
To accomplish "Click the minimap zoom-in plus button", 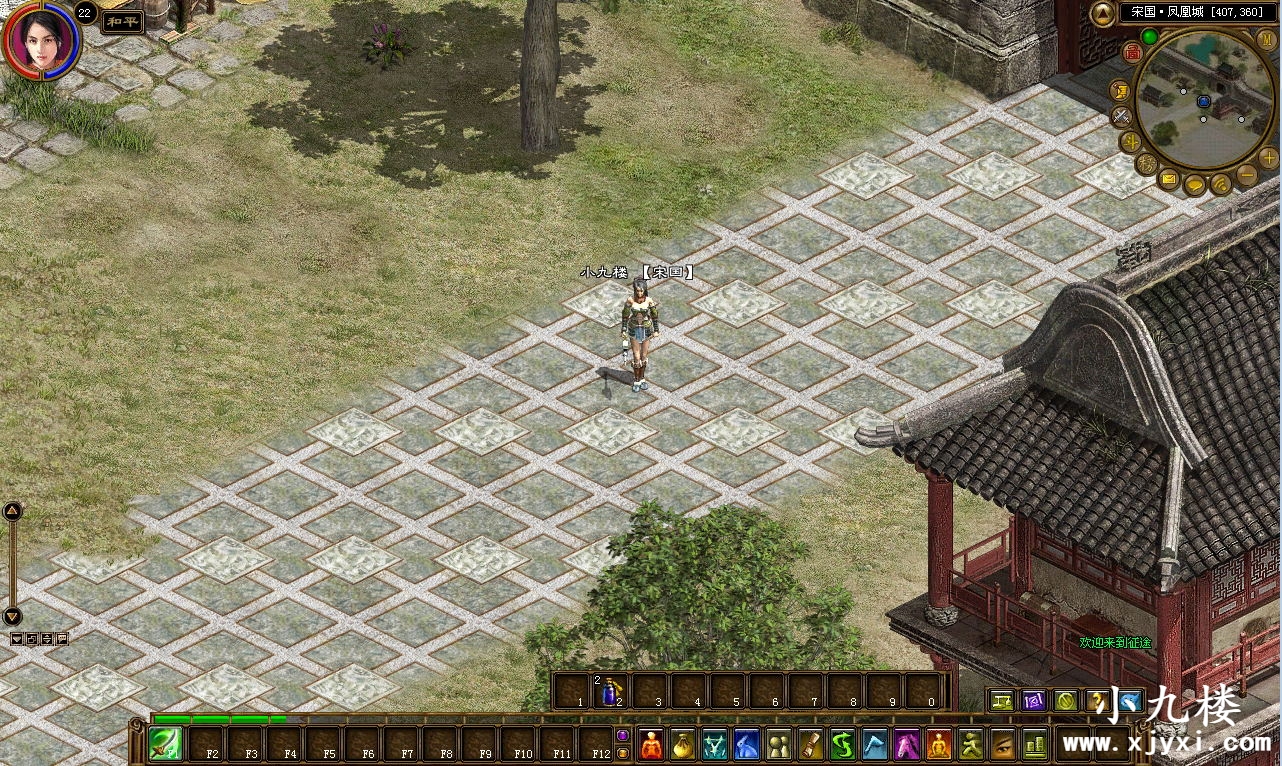I will (1268, 157).
